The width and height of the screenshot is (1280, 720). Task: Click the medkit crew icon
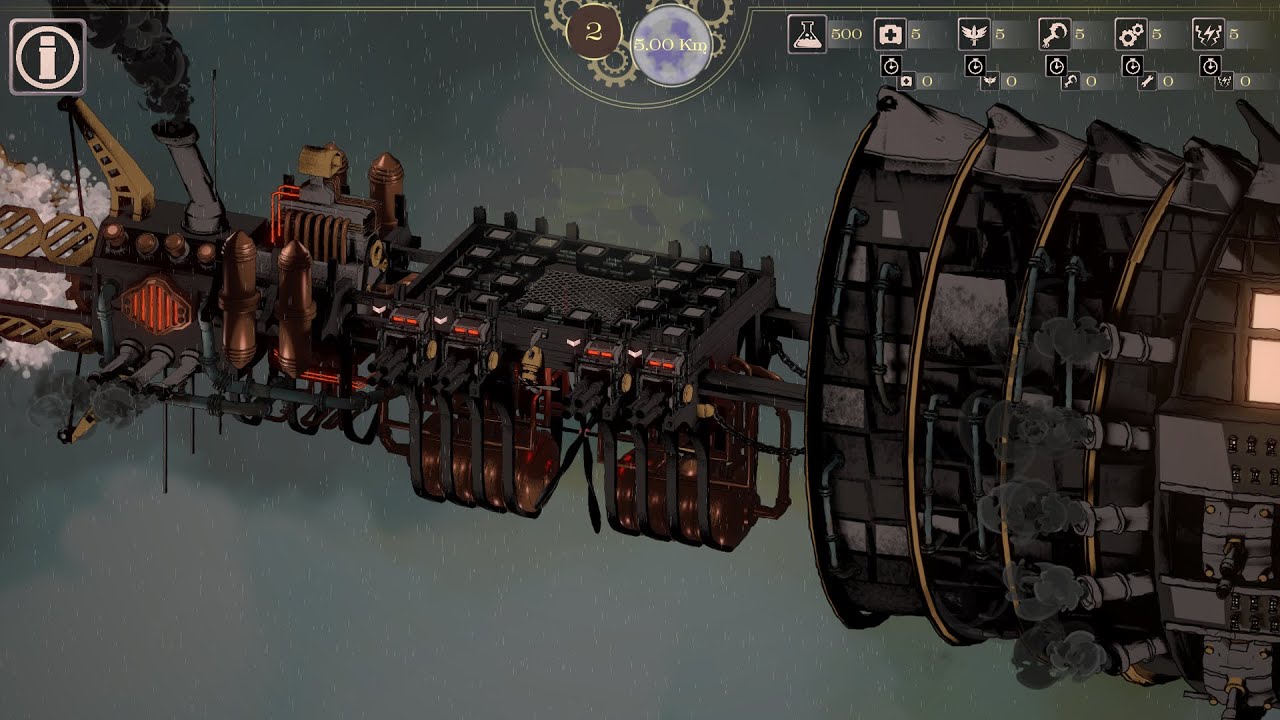tap(890, 35)
